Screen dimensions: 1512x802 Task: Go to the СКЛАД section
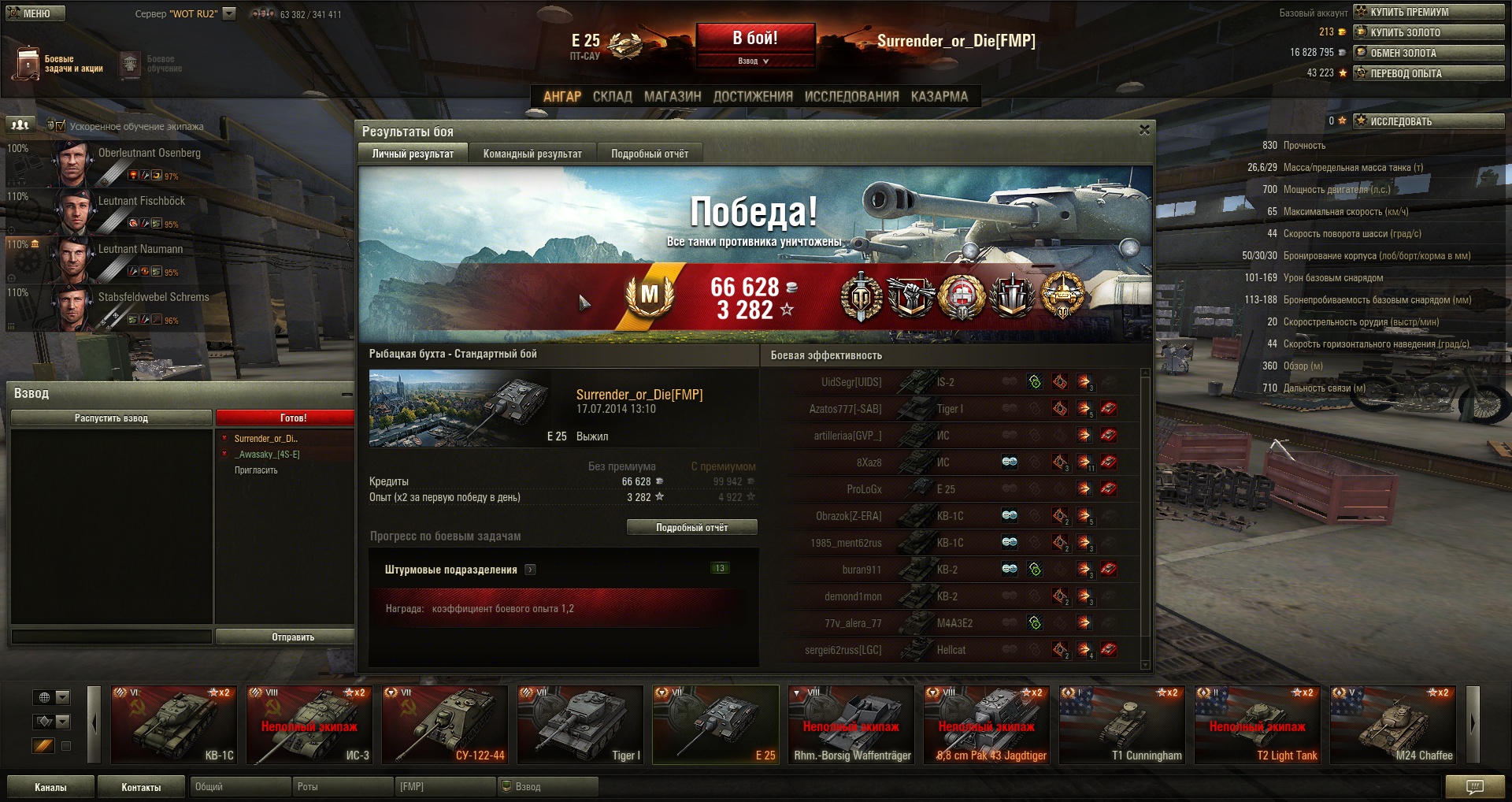[x=612, y=96]
